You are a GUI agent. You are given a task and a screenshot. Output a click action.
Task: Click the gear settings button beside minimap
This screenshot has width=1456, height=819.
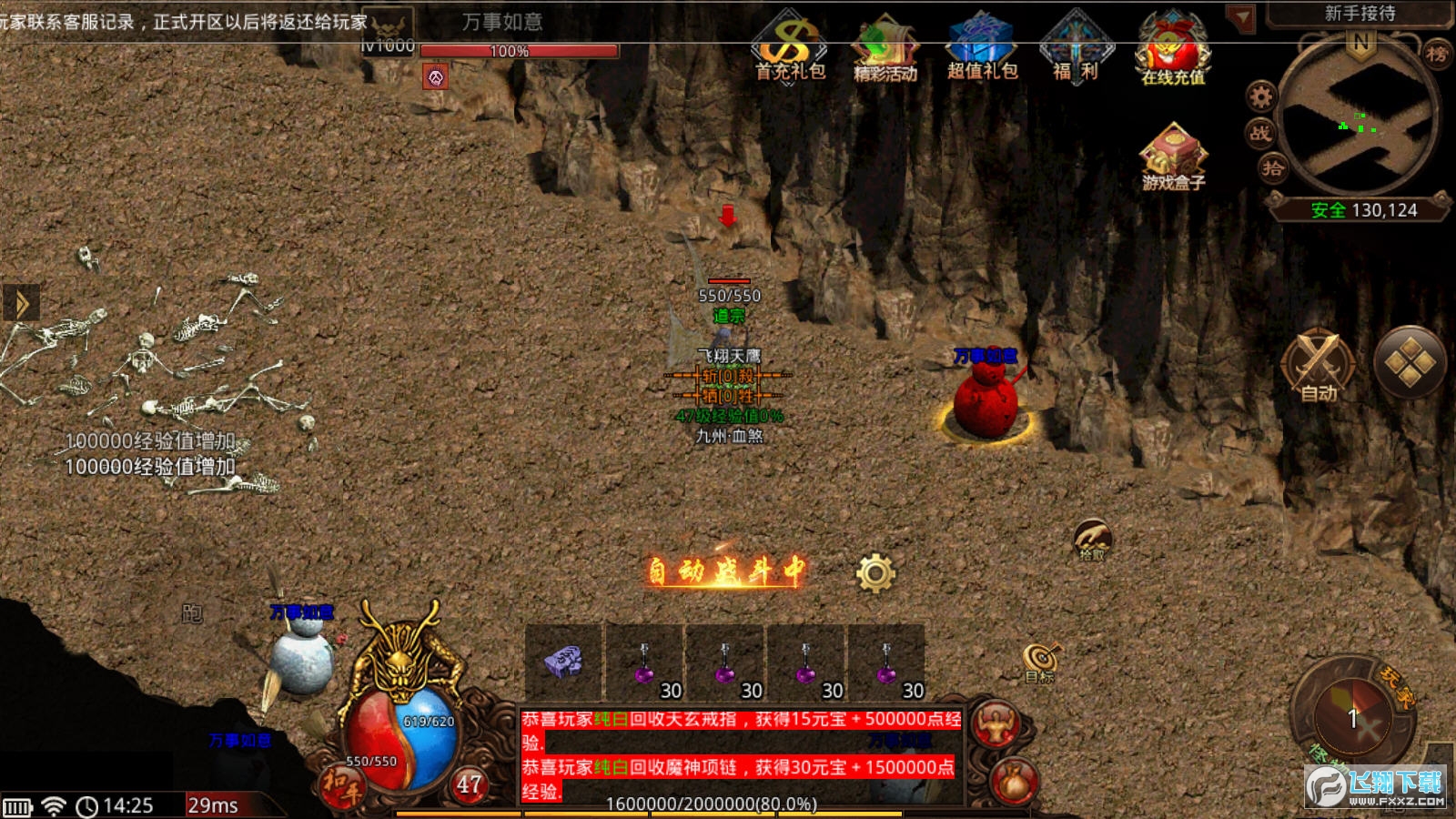click(1261, 95)
